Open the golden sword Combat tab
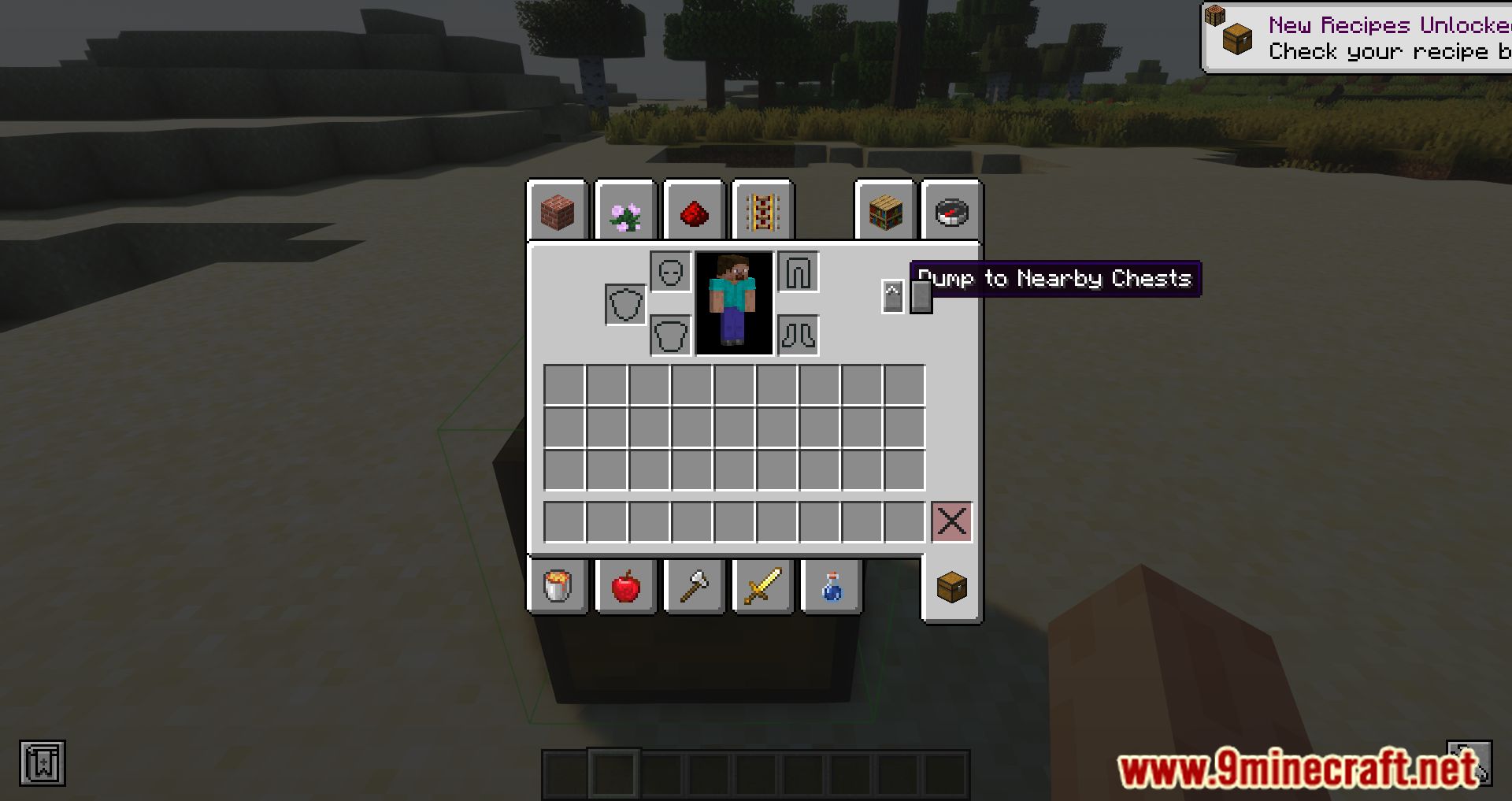The width and height of the screenshot is (1512, 801). [762, 586]
